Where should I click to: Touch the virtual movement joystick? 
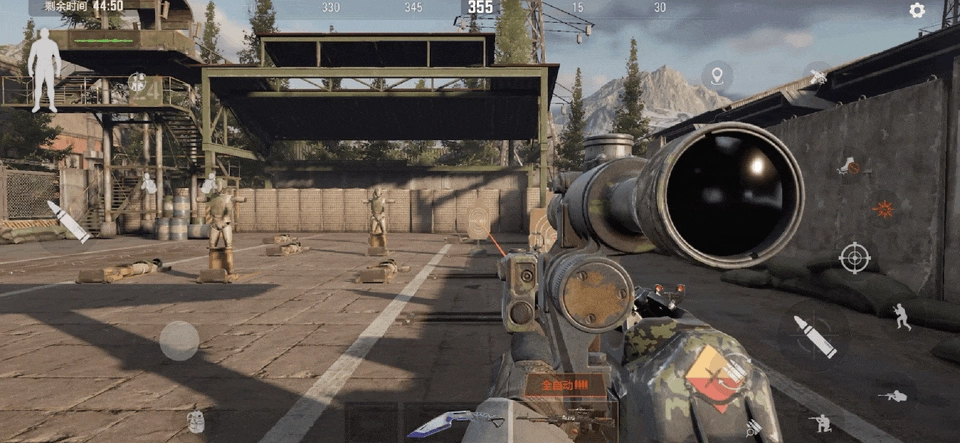point(179,340)
